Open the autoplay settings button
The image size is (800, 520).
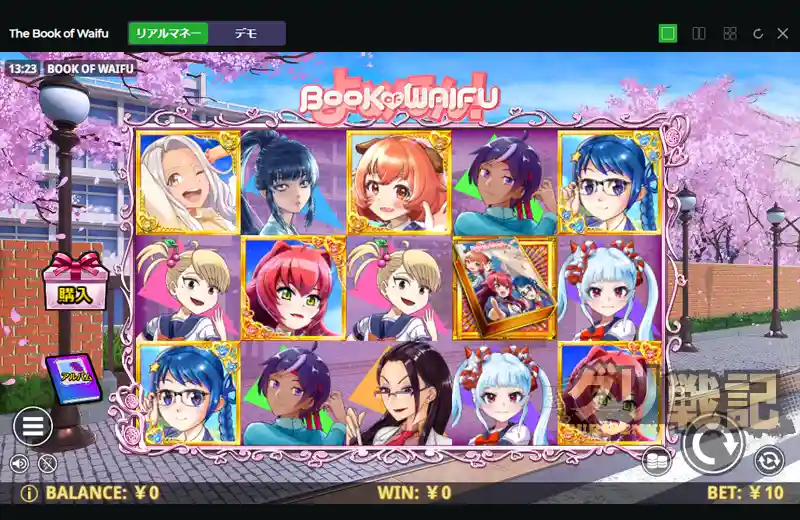click(769, 460)
